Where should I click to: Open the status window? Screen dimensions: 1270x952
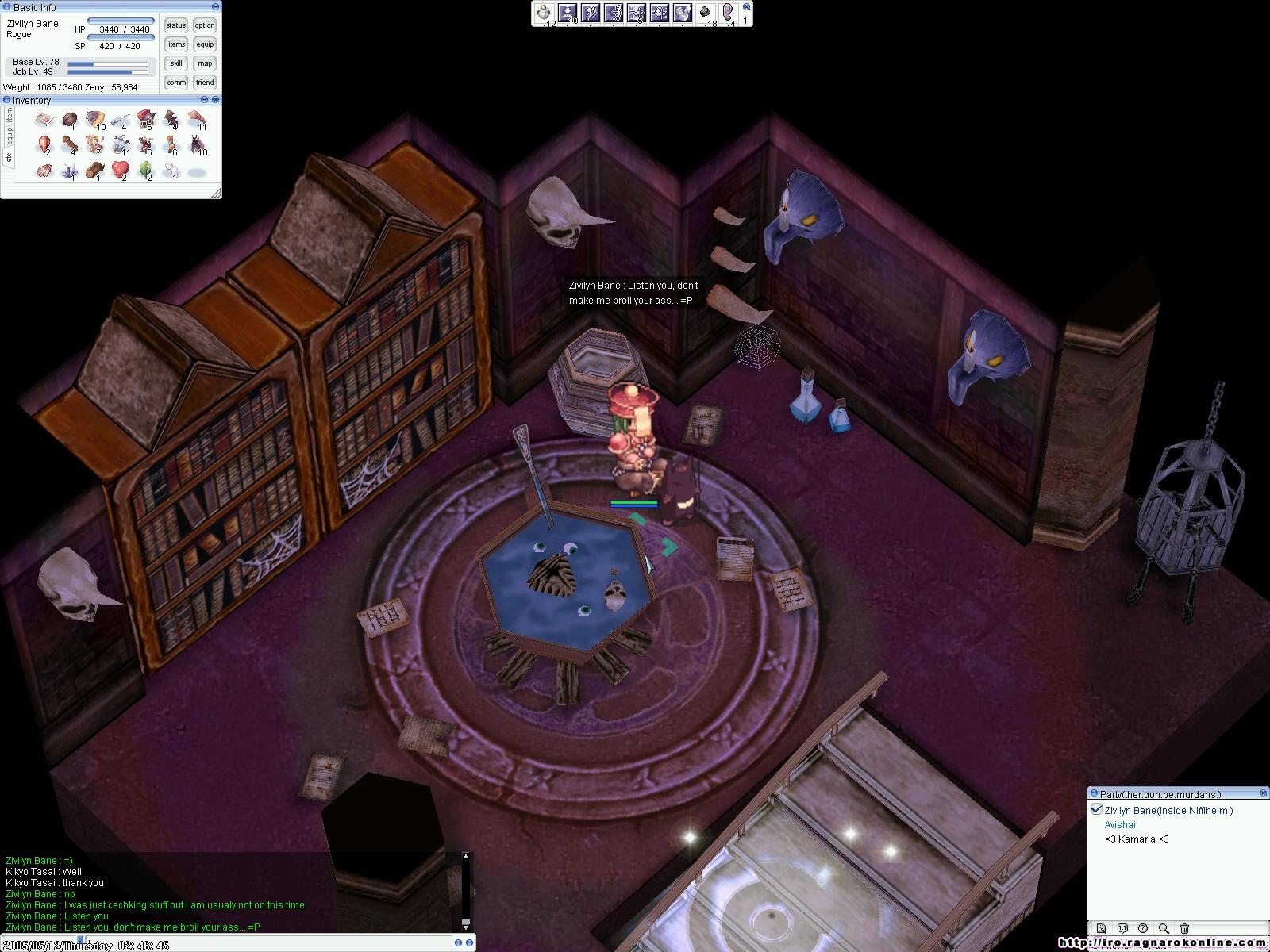(x=176, y=25)
